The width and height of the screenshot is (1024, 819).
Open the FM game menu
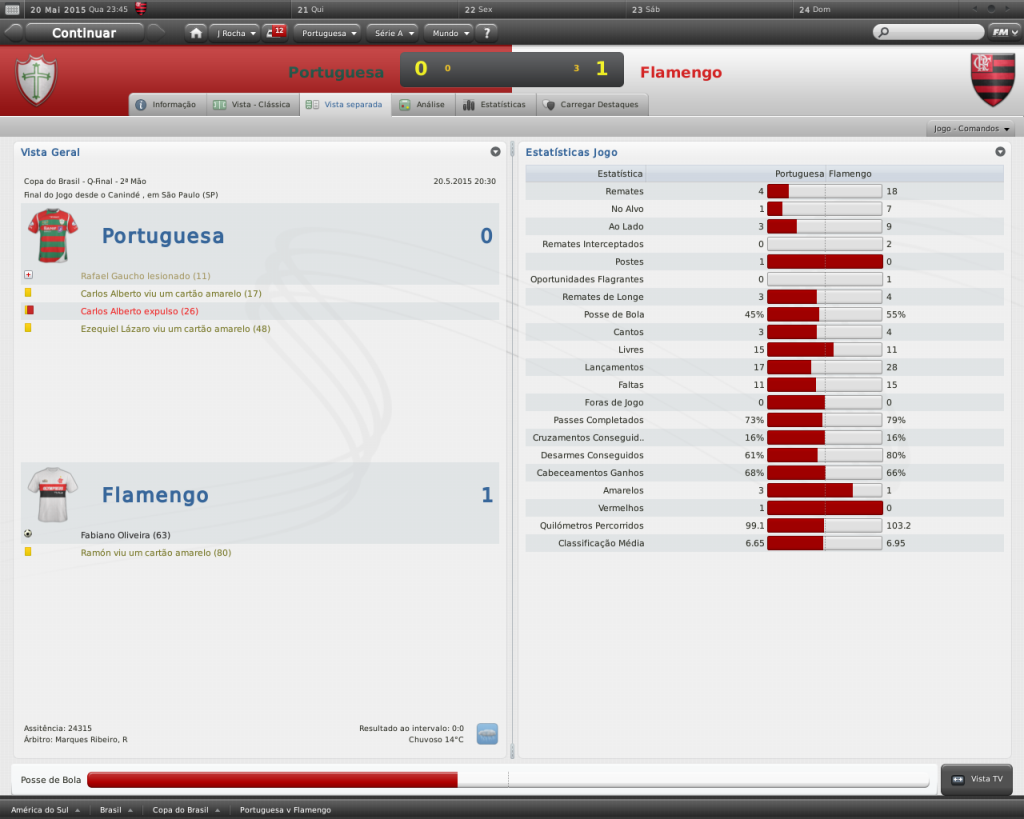pyautogui.click(x=1004, y=32)
